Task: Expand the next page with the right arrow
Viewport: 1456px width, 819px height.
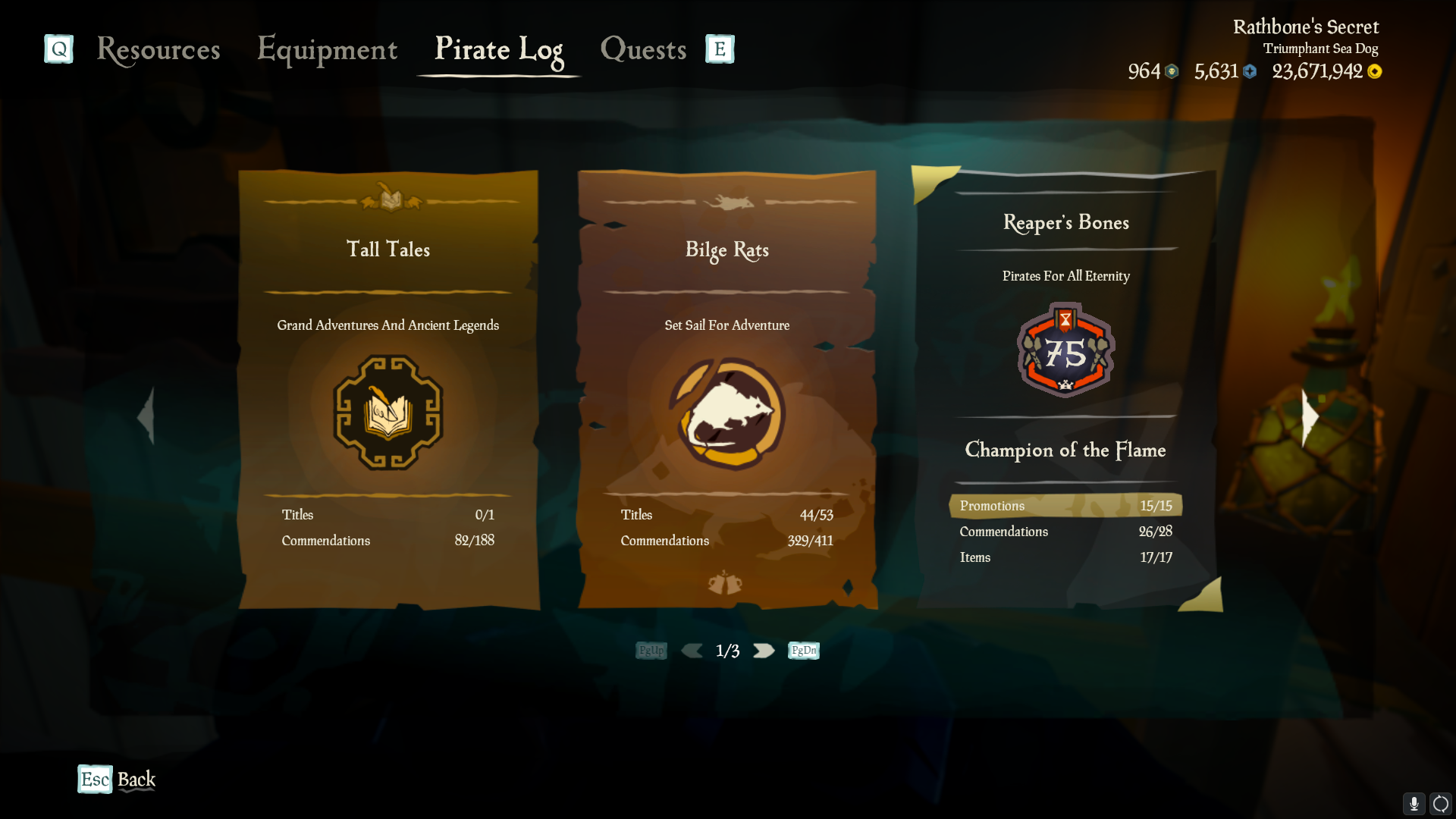Action: [x=764, y=650]
